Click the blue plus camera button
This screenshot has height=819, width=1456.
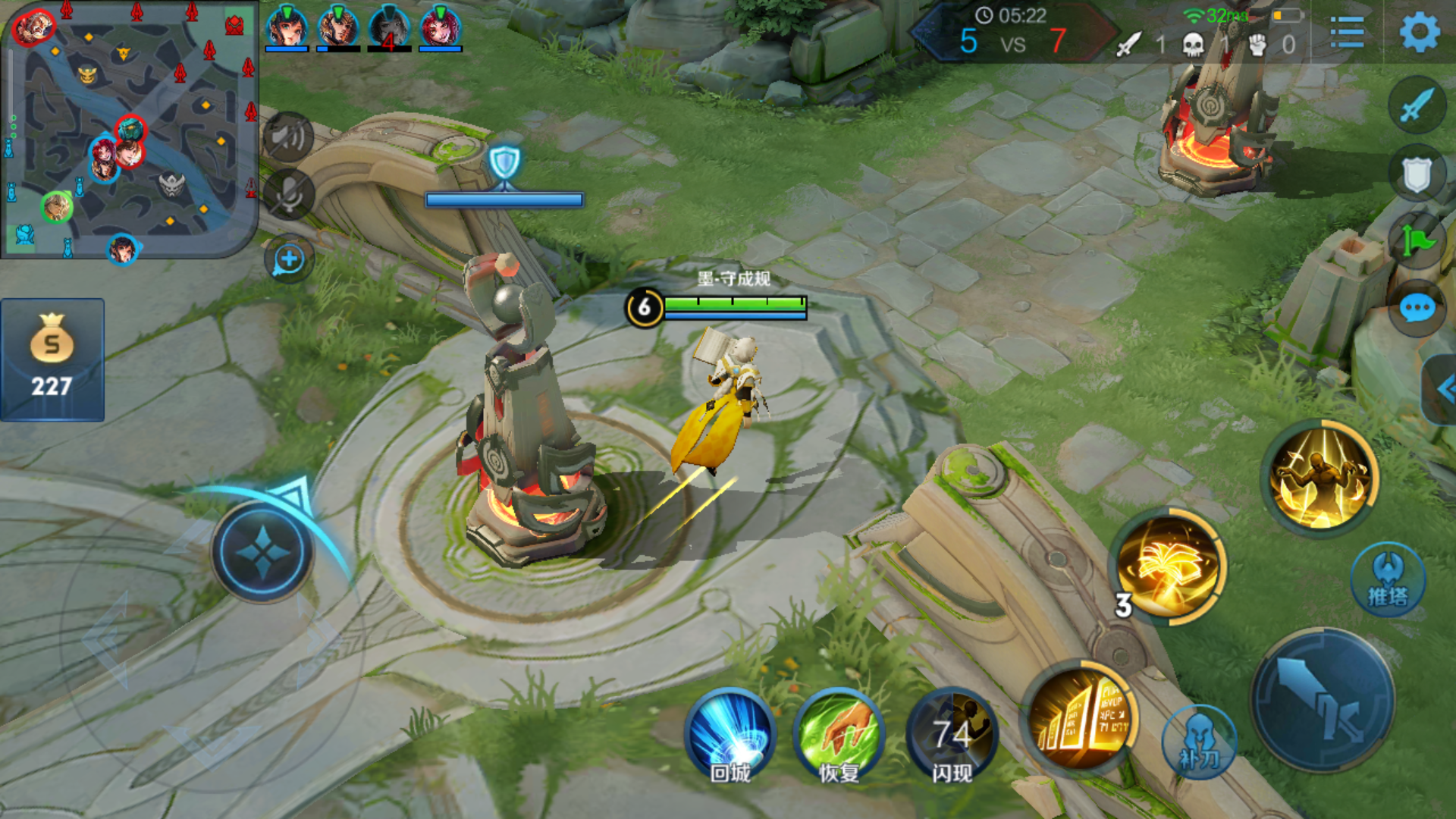(x=288, y=260)
